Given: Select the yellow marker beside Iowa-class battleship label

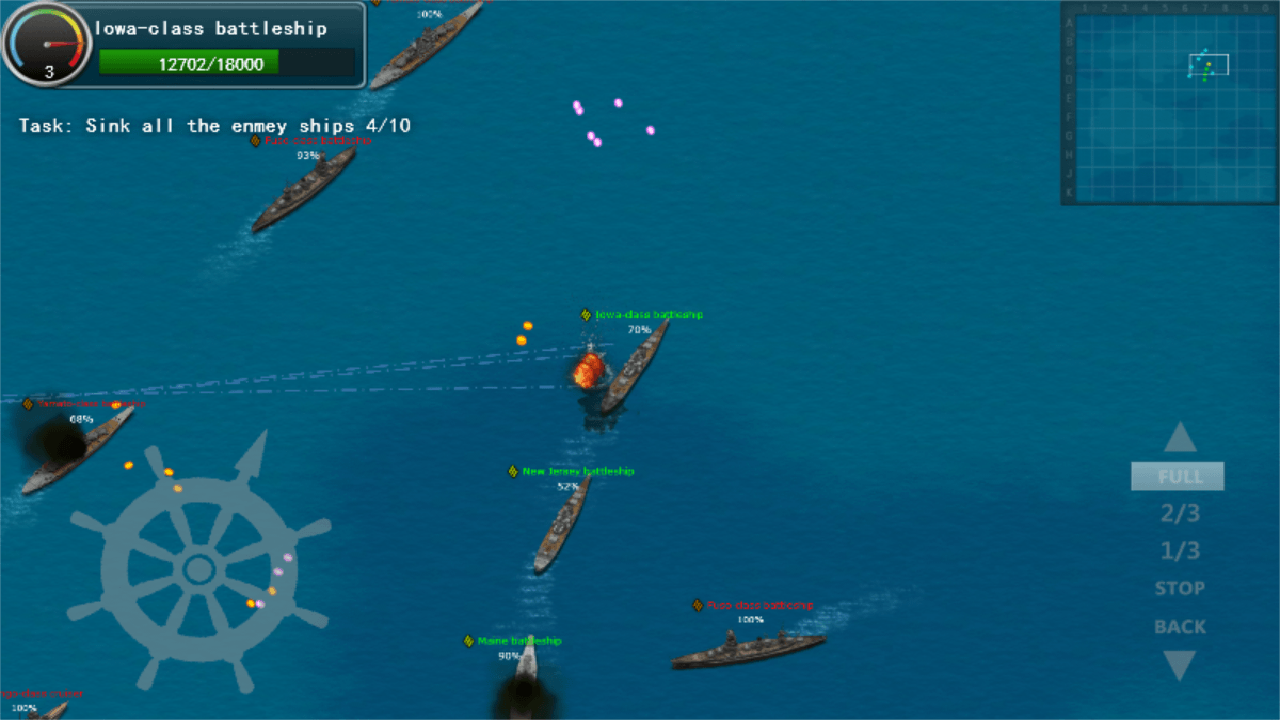Looking at the screenshot, I should 586,314.
